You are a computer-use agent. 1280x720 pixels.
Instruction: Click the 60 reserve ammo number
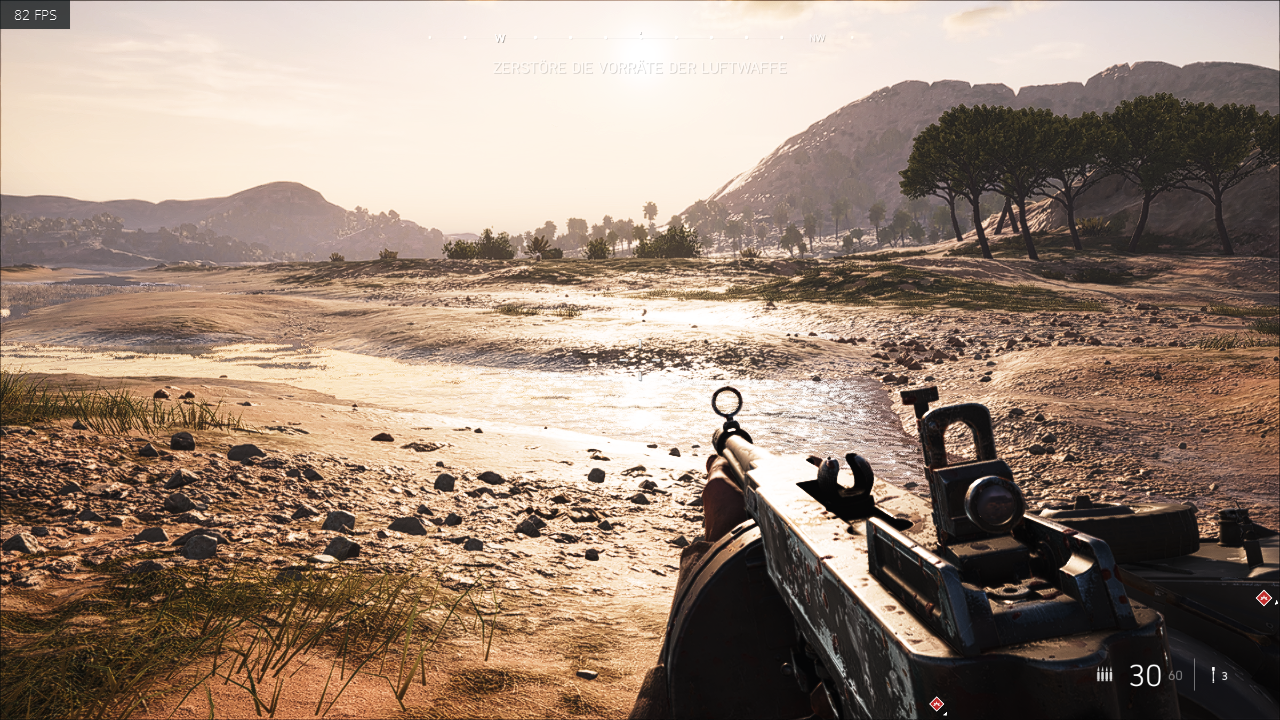pyautogui.click(x=1175, y=676)
